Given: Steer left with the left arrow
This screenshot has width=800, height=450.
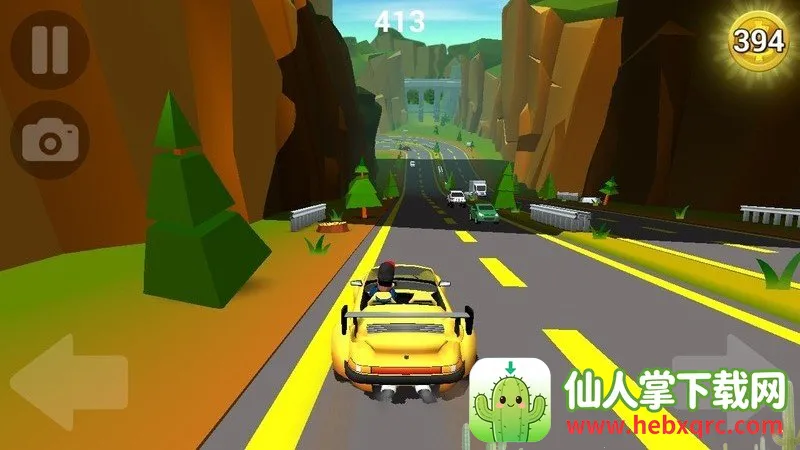Looking at the screenshot, I should (68, 380).
